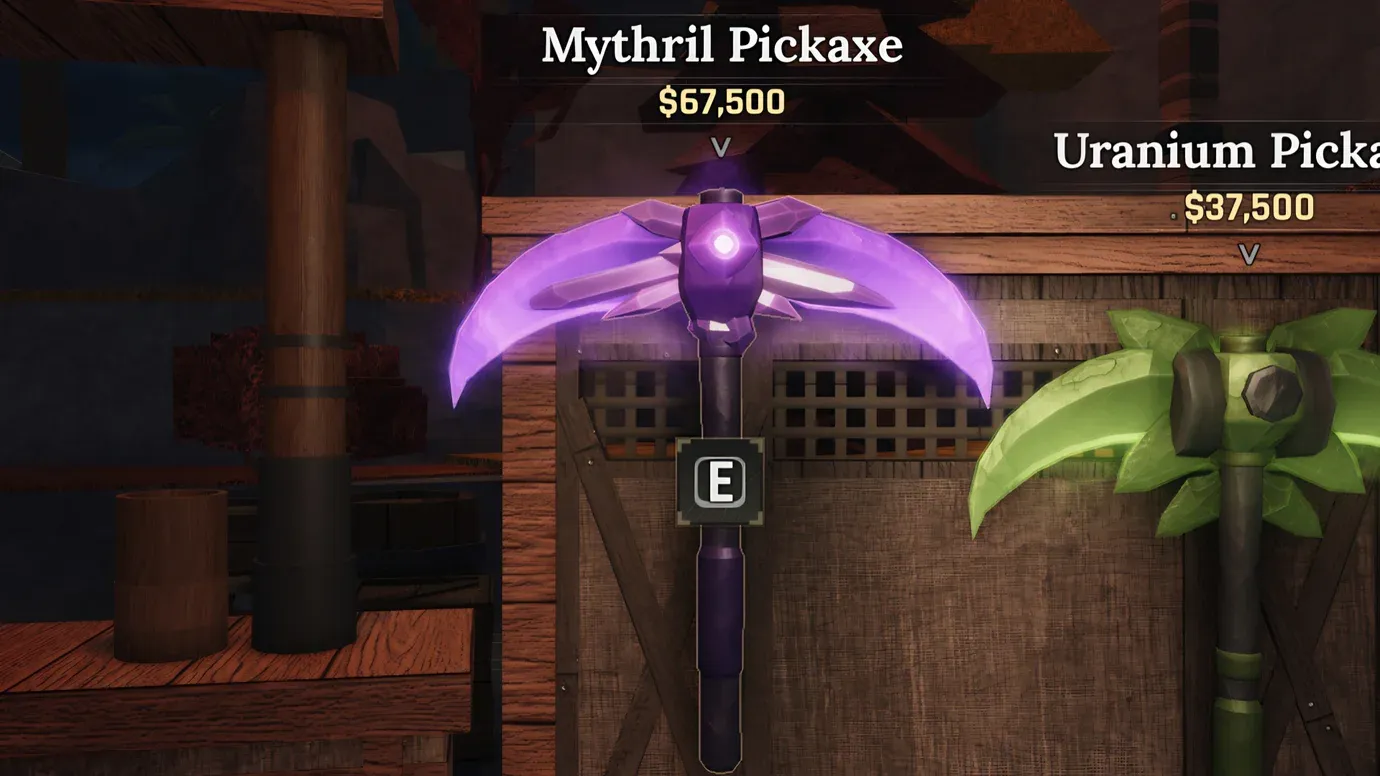
Task: Select the purple Mythril Pickaxe head
Action: (720, 280)
